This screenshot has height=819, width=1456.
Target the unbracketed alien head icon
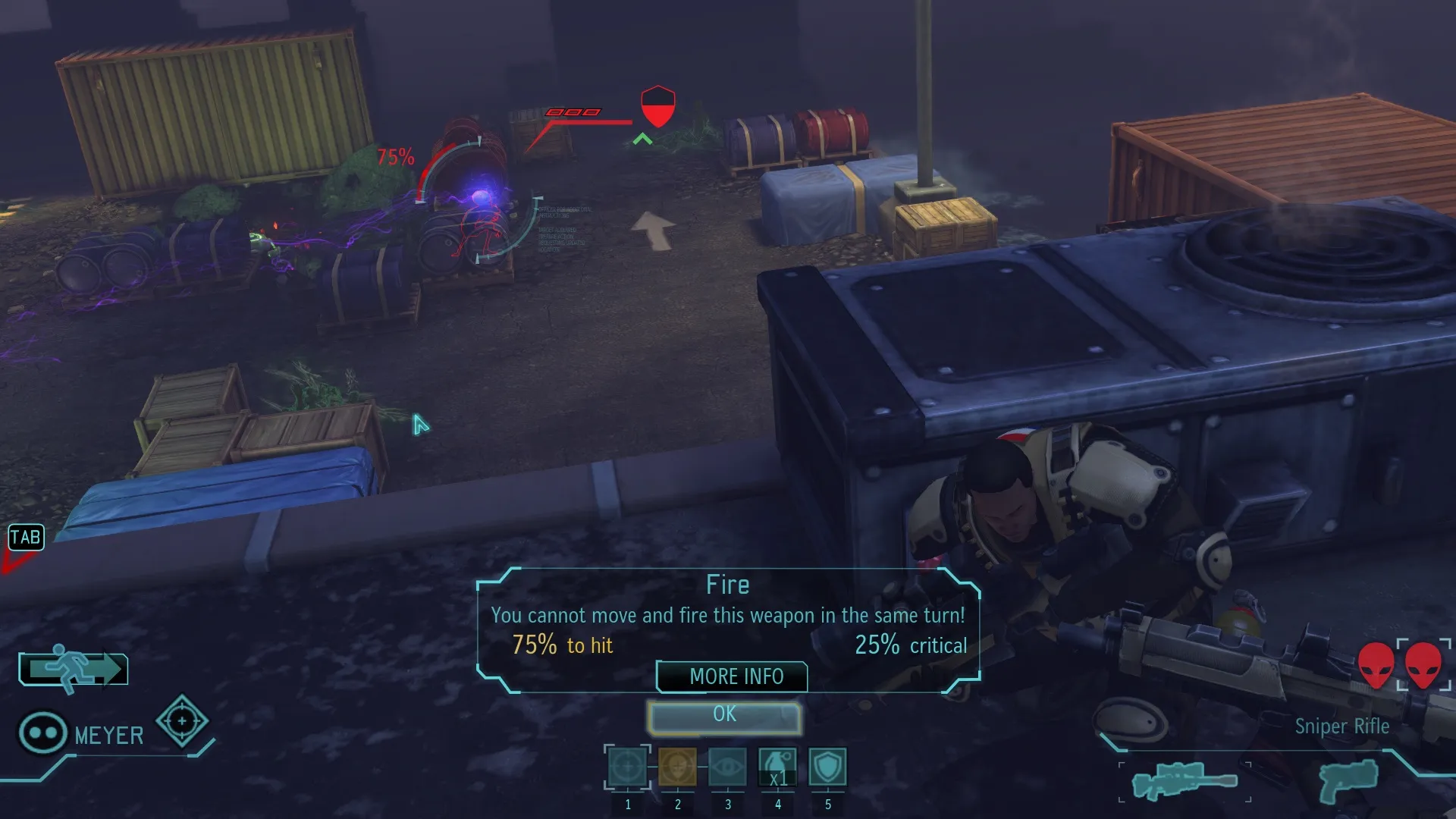(1375, 665)
